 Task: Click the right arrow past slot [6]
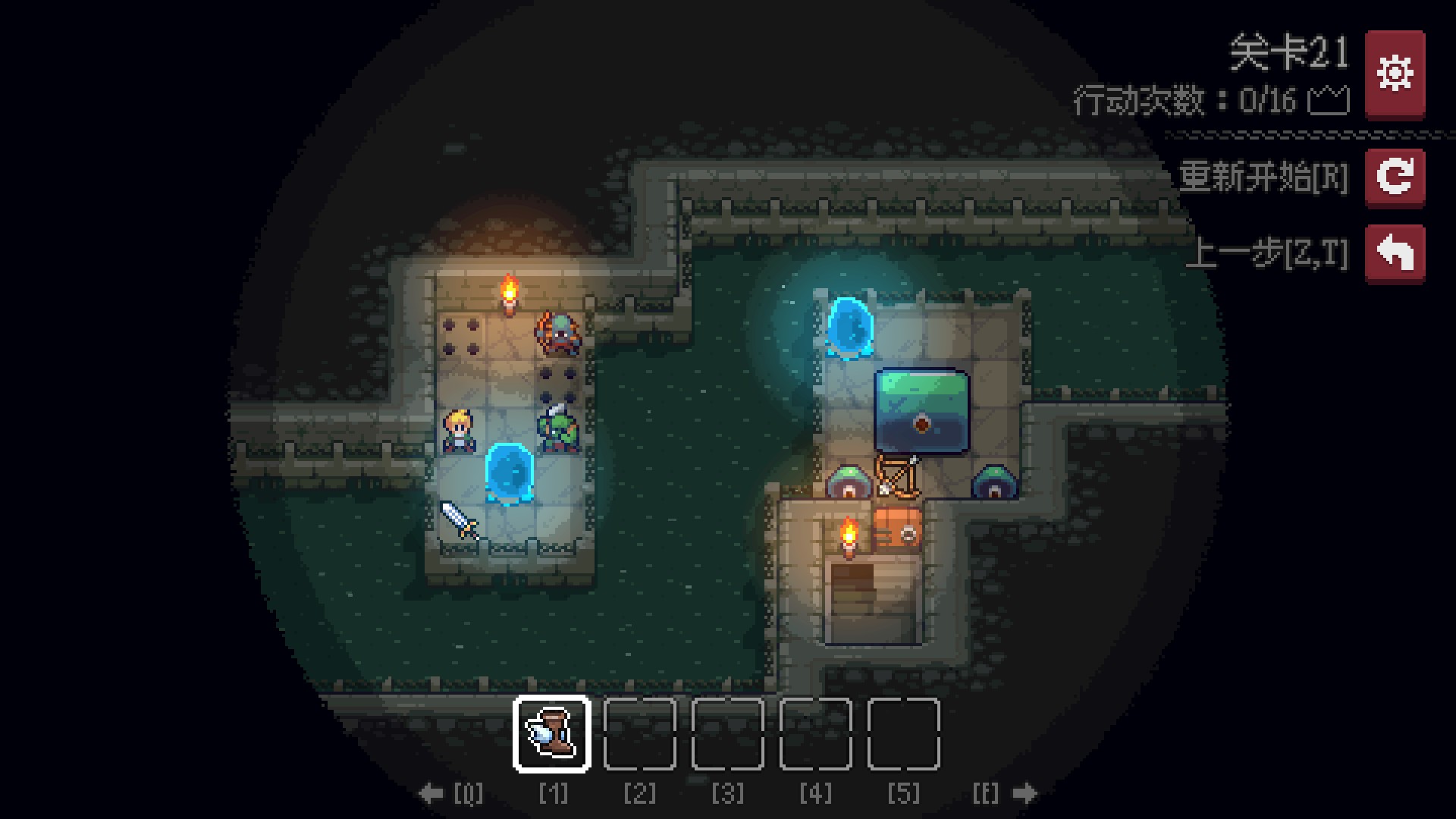click(1025, 793)
